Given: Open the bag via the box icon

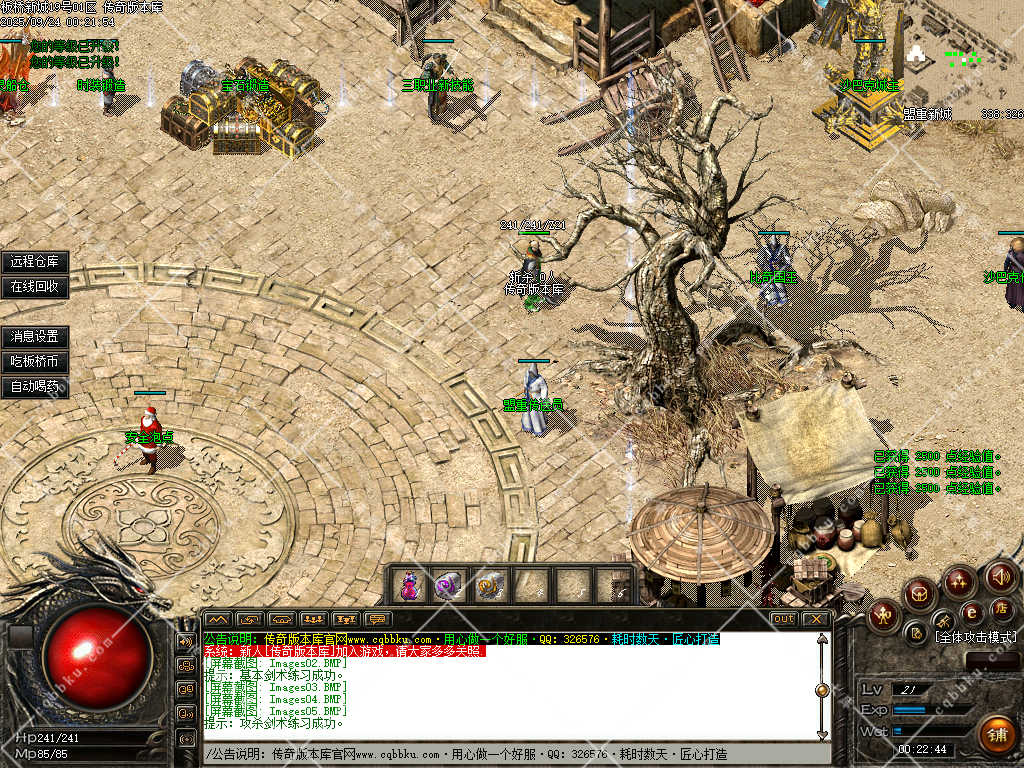Looking at the screenshot, I should click(x=920, y=595).
